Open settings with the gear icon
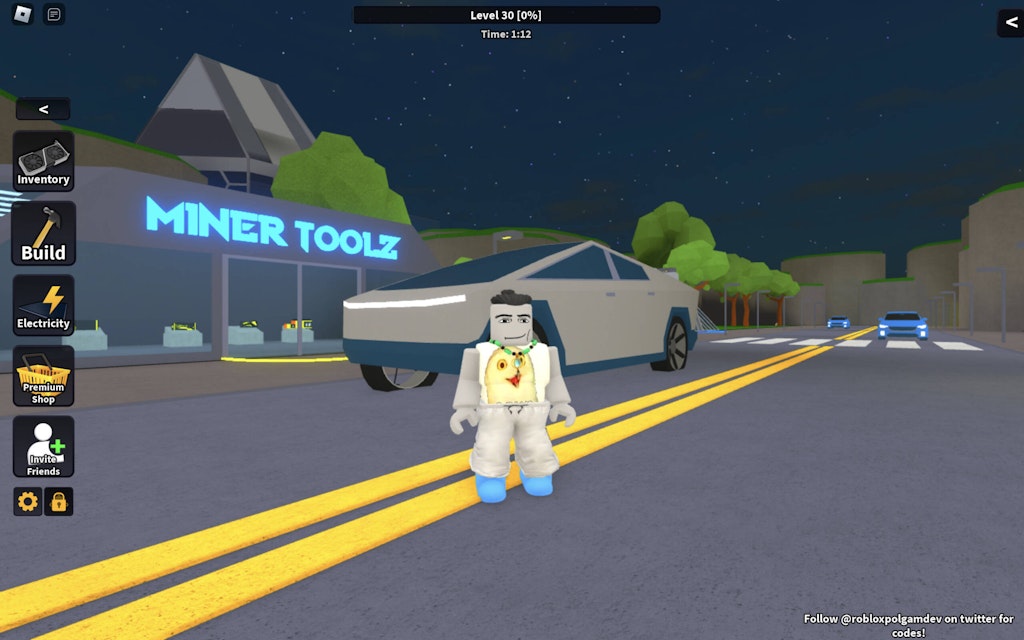The width and height of the screenshot is (1024, 640). click(x=28, y=502)
